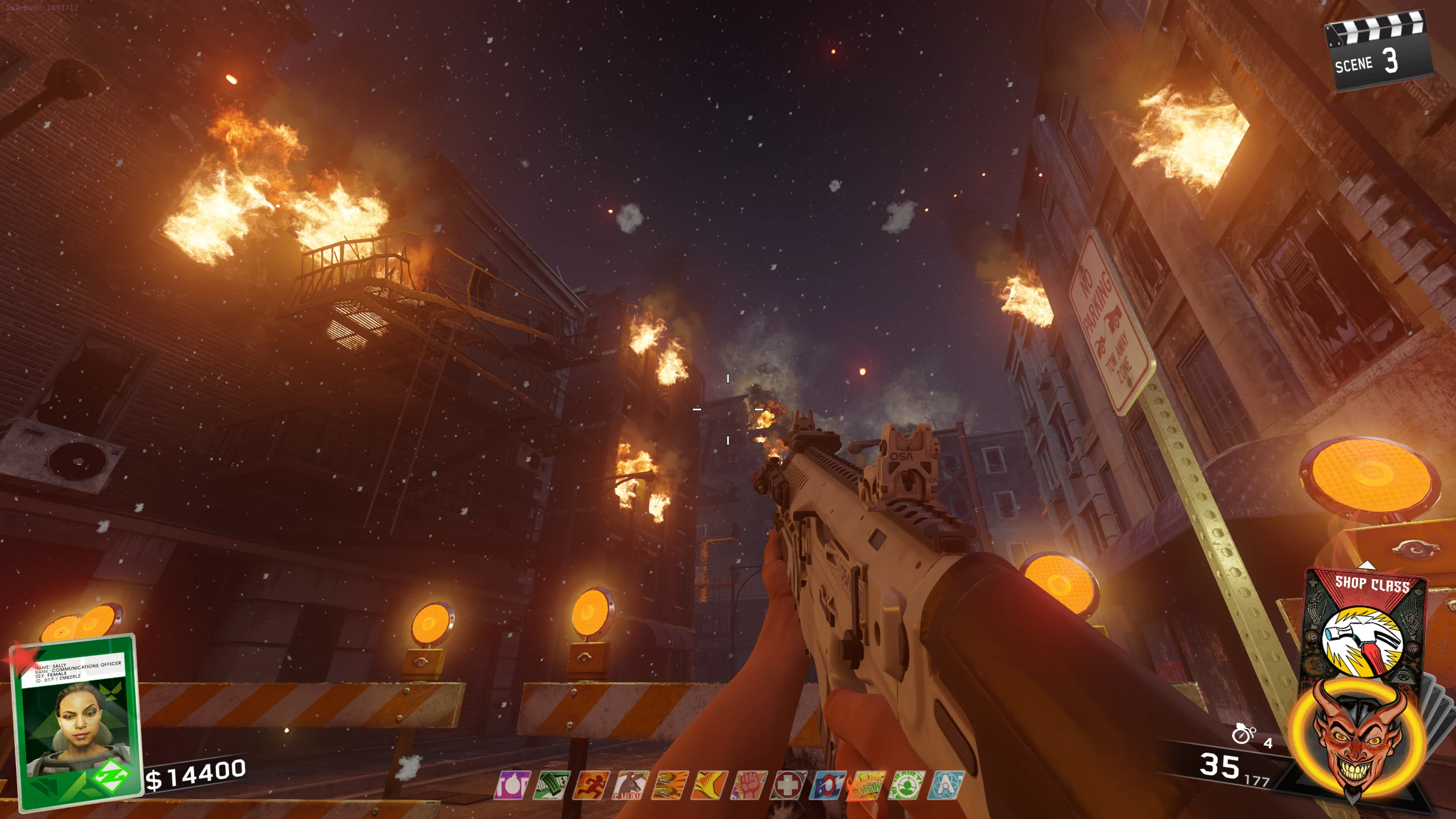
Task: Click the twin bullets perk icon
Action: pos(670,785)
